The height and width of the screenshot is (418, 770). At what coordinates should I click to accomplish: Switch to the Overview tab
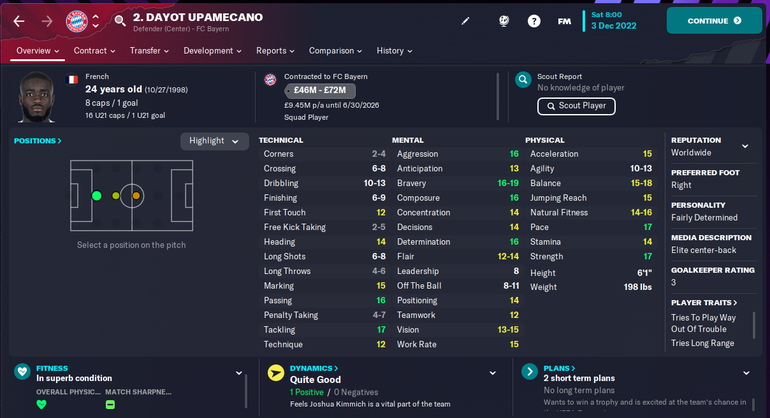(38, 51)
